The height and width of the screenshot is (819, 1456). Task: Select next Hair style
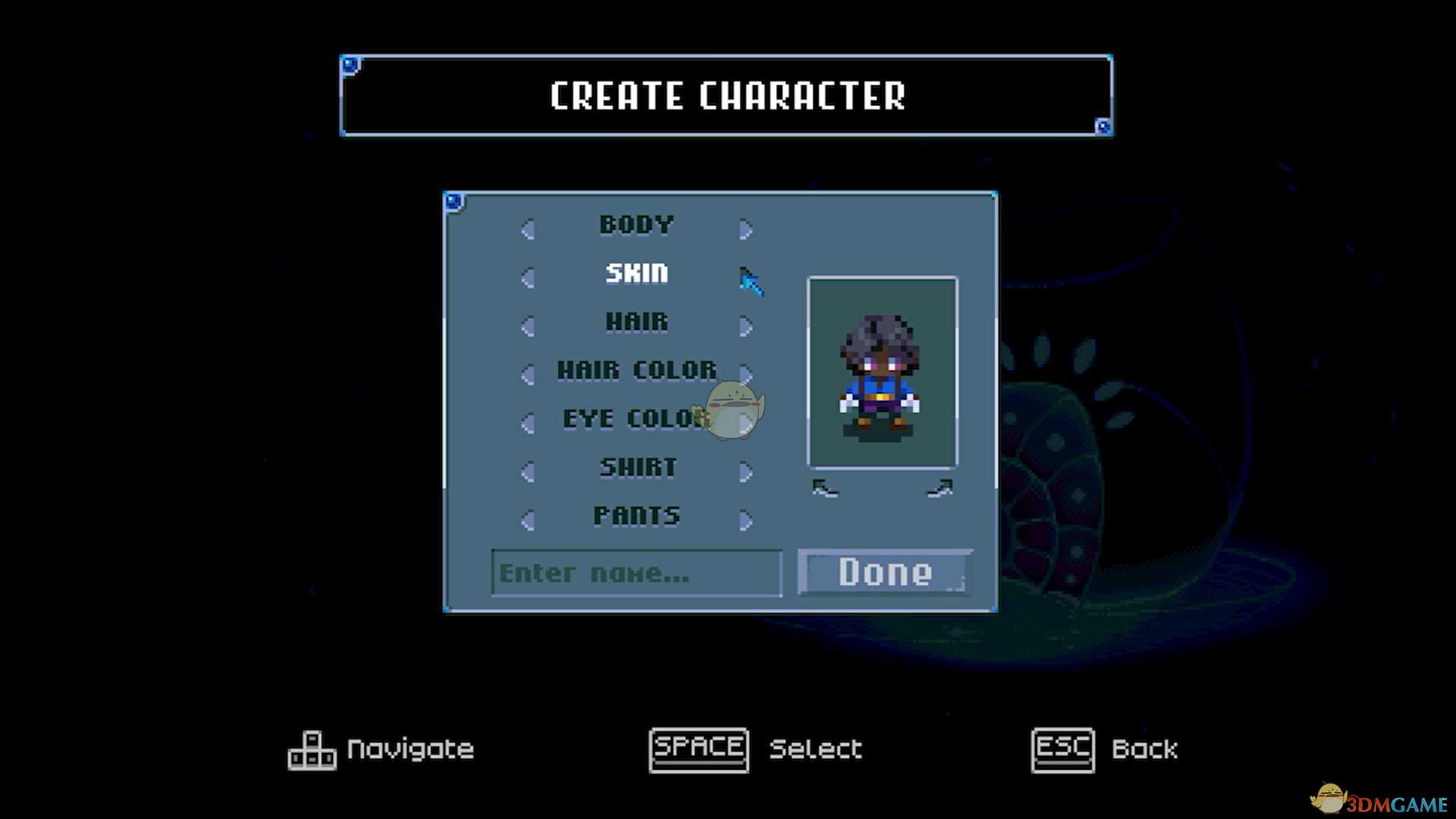point(745,326)
